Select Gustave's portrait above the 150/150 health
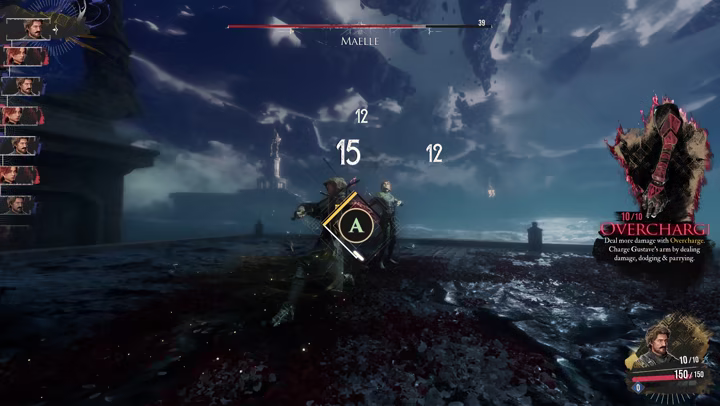Image resolution: width=720 pixels, height=406 pixels. pyautogui.click(x=658, y=346)
